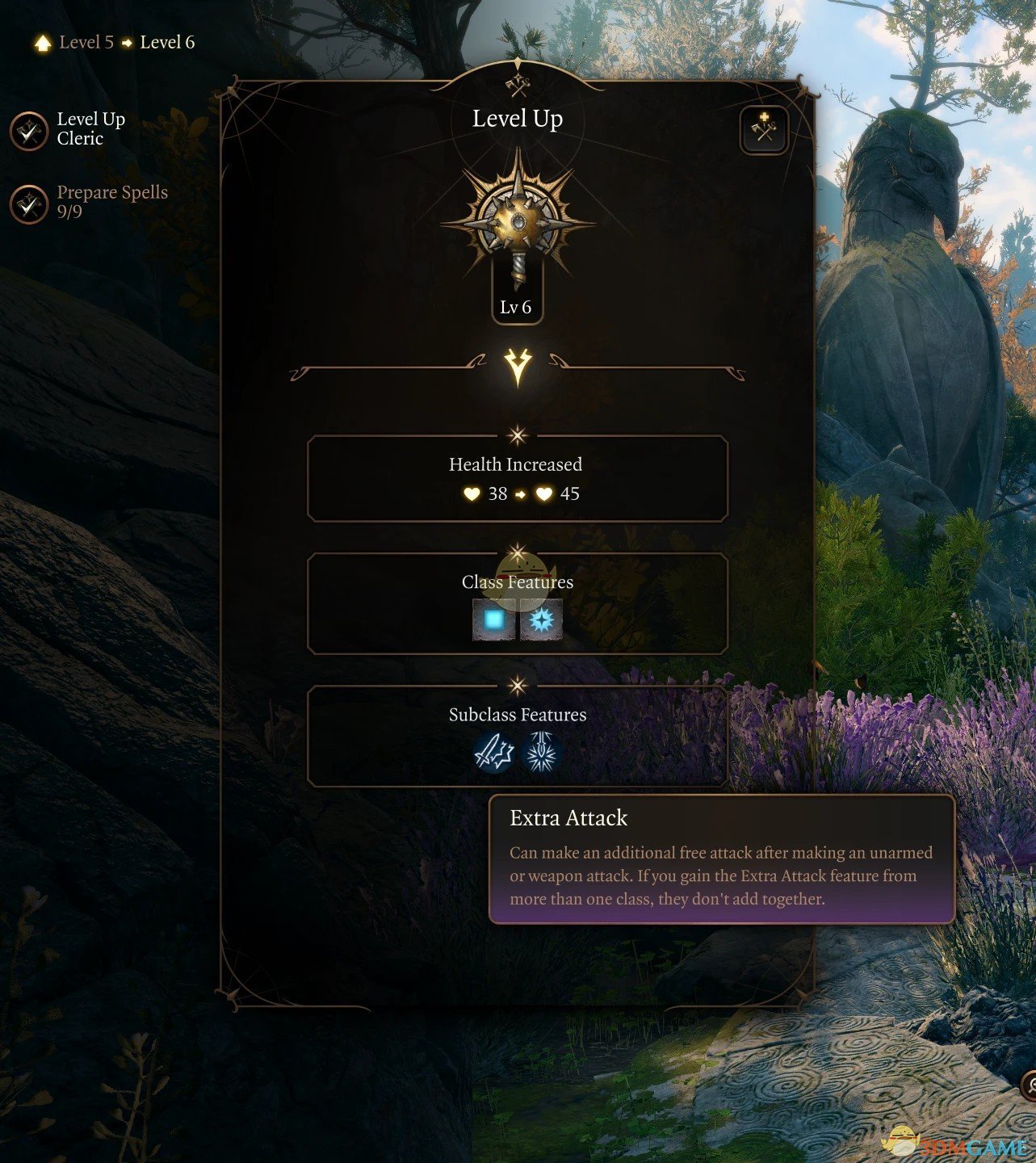Select the Level 5 breadcrumb label
This screenshot has width=1036, height=1163.
[x=86, y=42]
